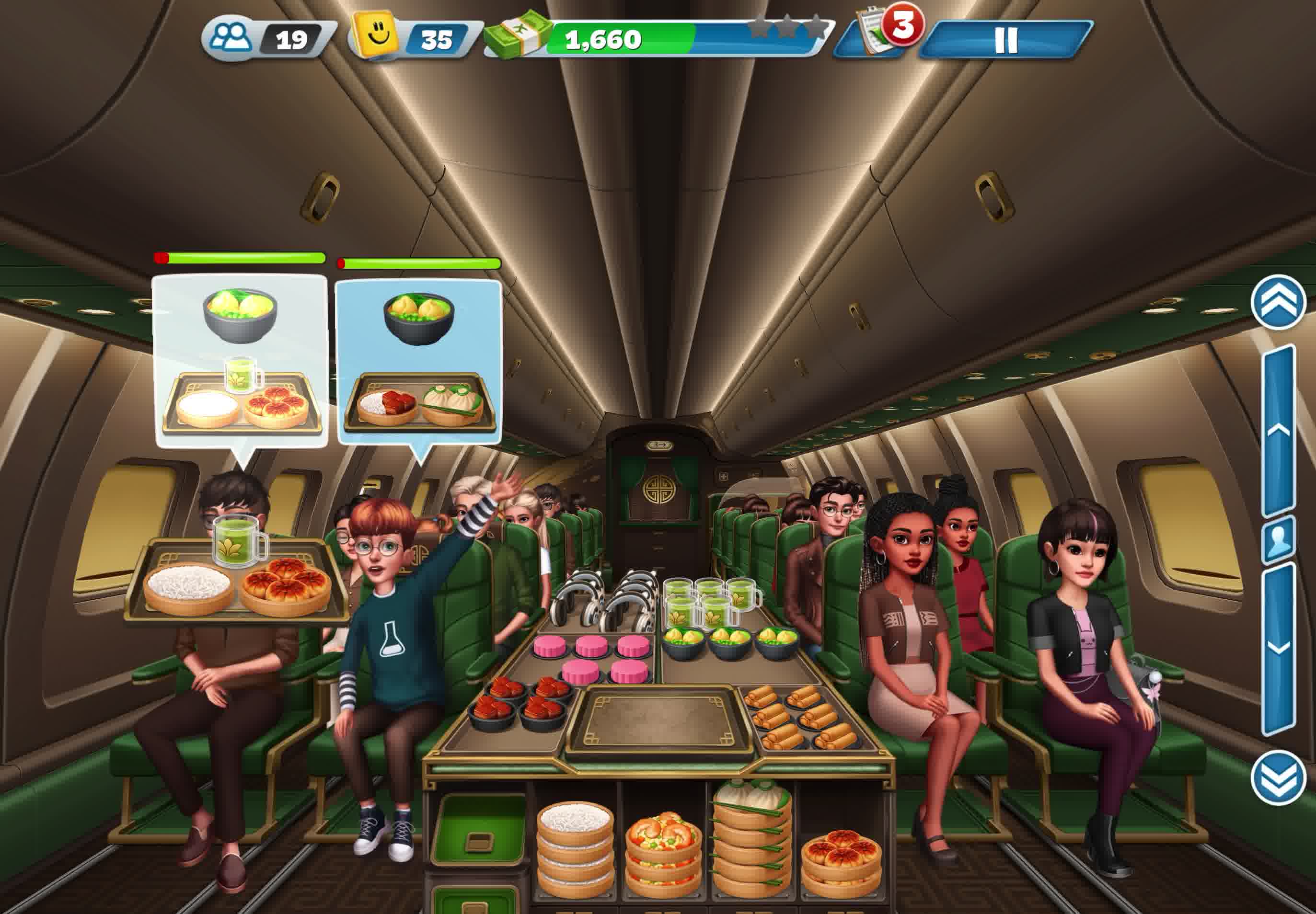
Task: Select the empty serving tray on cart
Action: [x=660, y=720]
